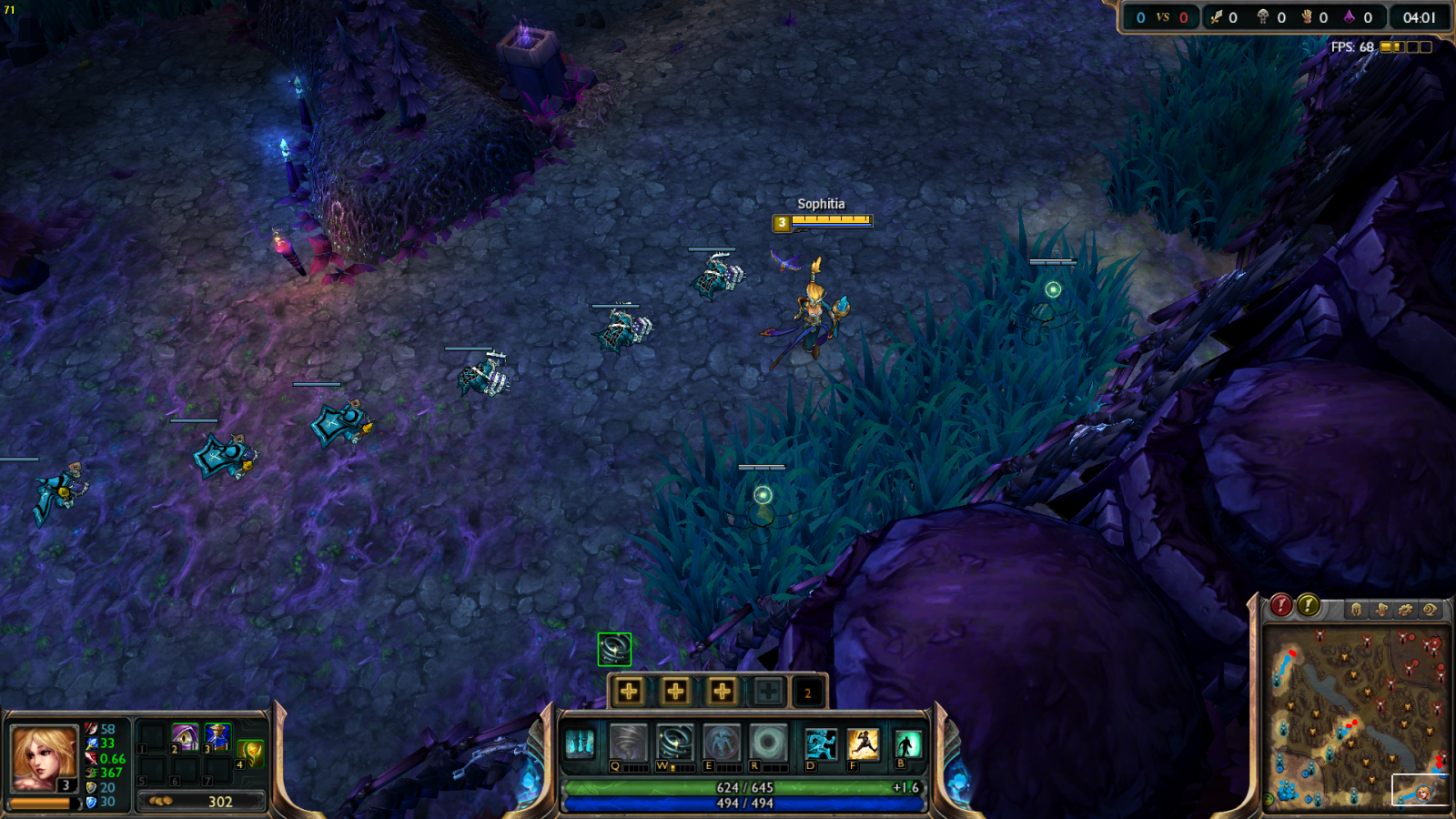Open the helmet icon menu above the minimap
The image size is (1456, 819).
[1356, 610]
